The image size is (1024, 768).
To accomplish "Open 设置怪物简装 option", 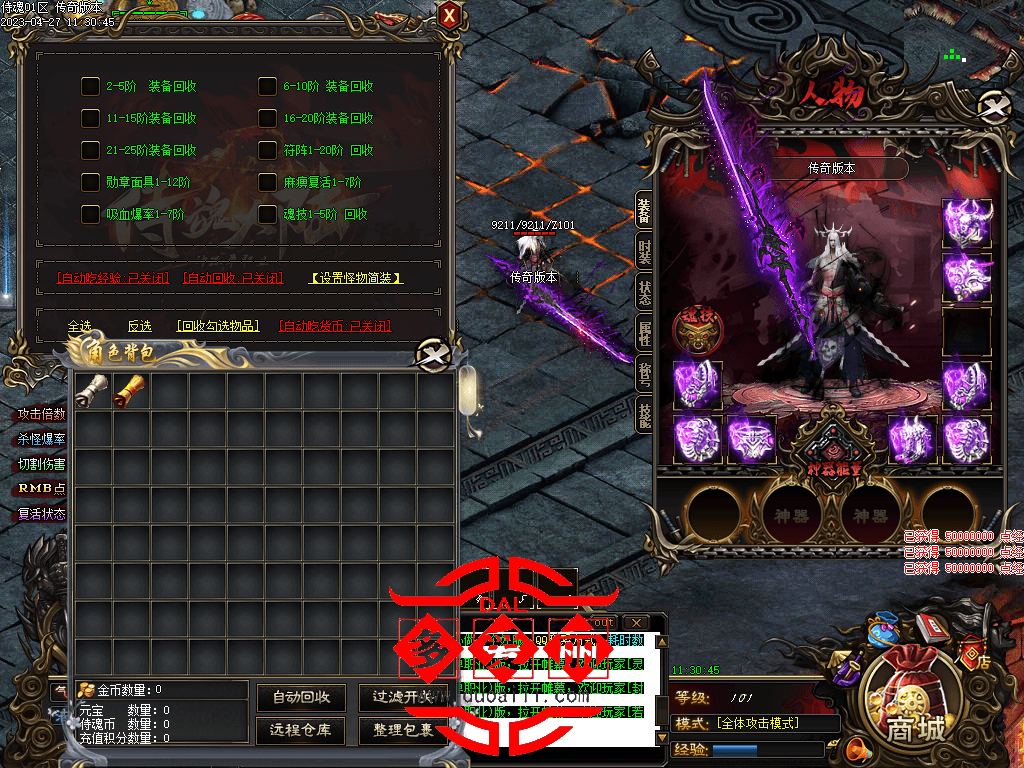I will (x=356, y=278).
